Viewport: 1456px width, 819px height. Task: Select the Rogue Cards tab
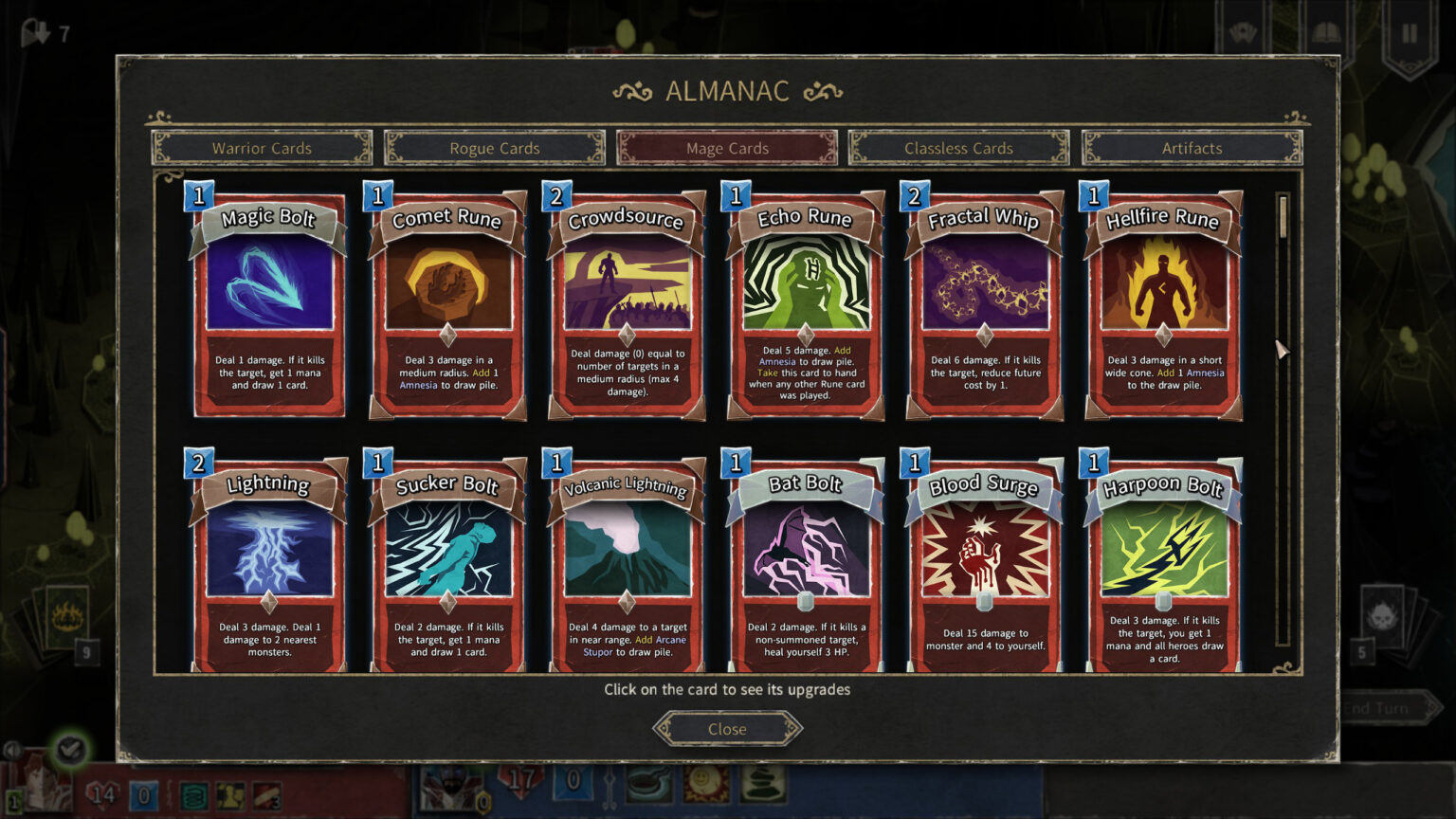point(494,148)
